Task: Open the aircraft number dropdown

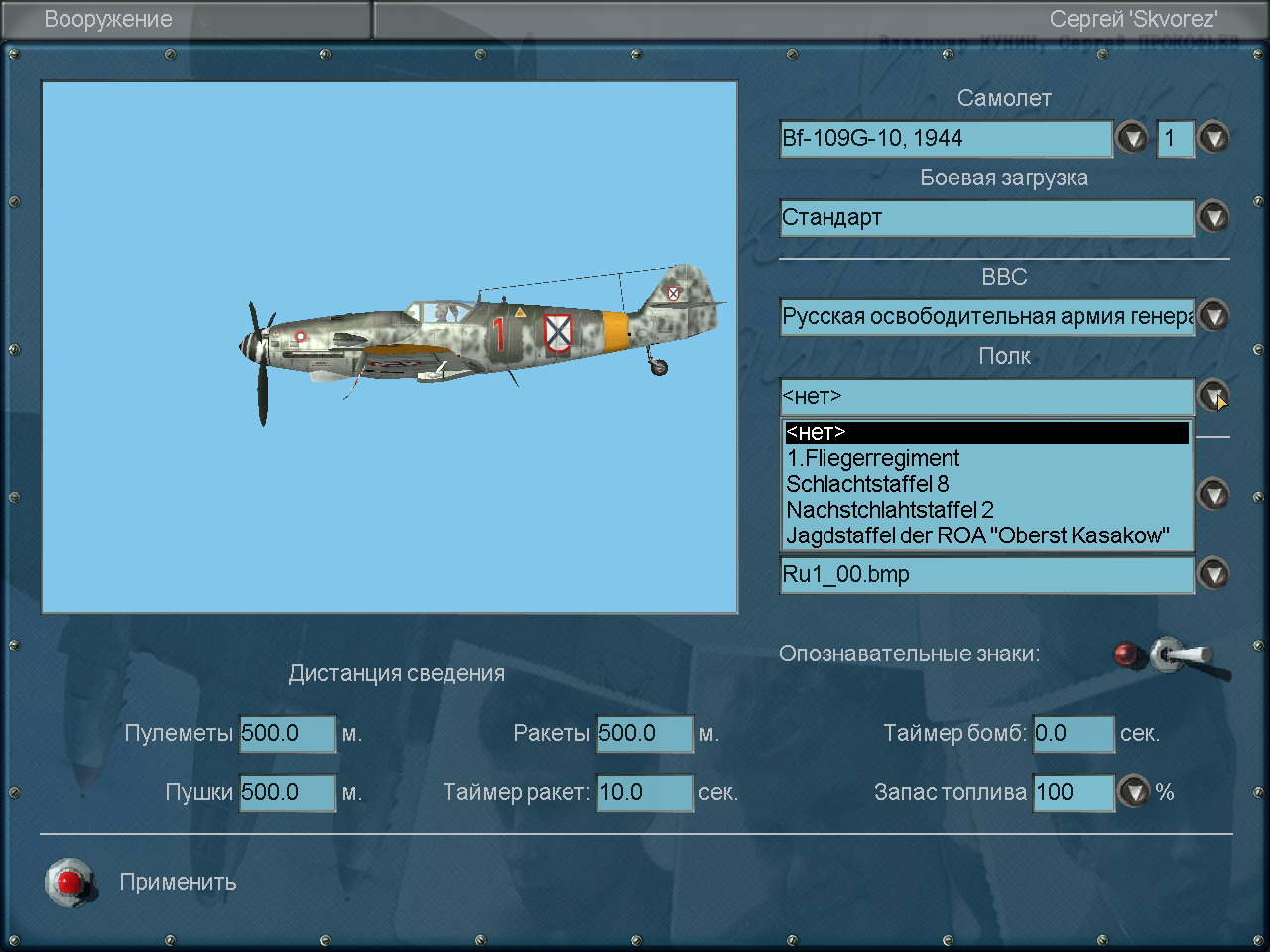Action: (x=1213, y=138)
